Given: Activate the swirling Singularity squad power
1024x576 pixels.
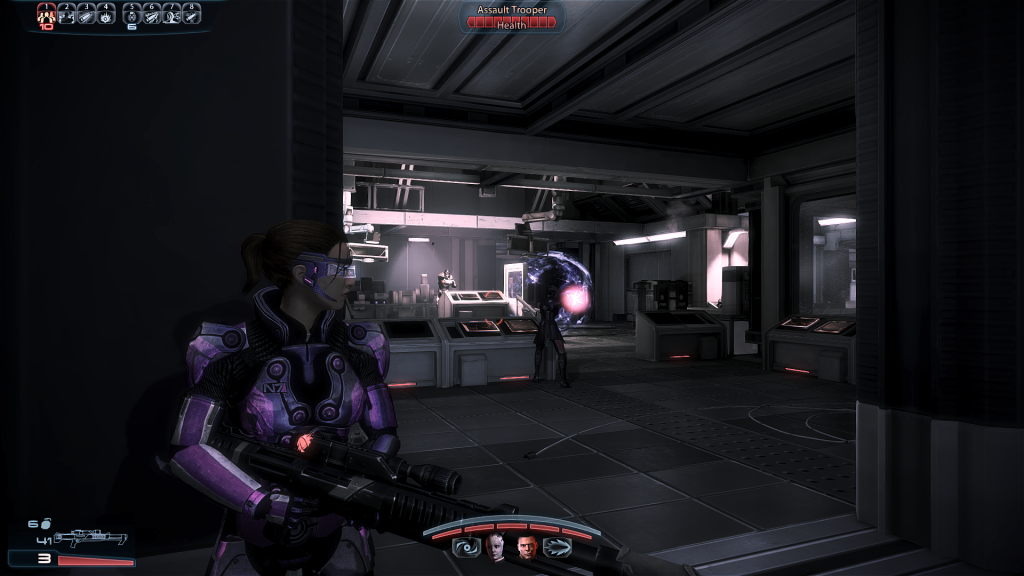Looking at the screenshot, I should tap(465, 546).
